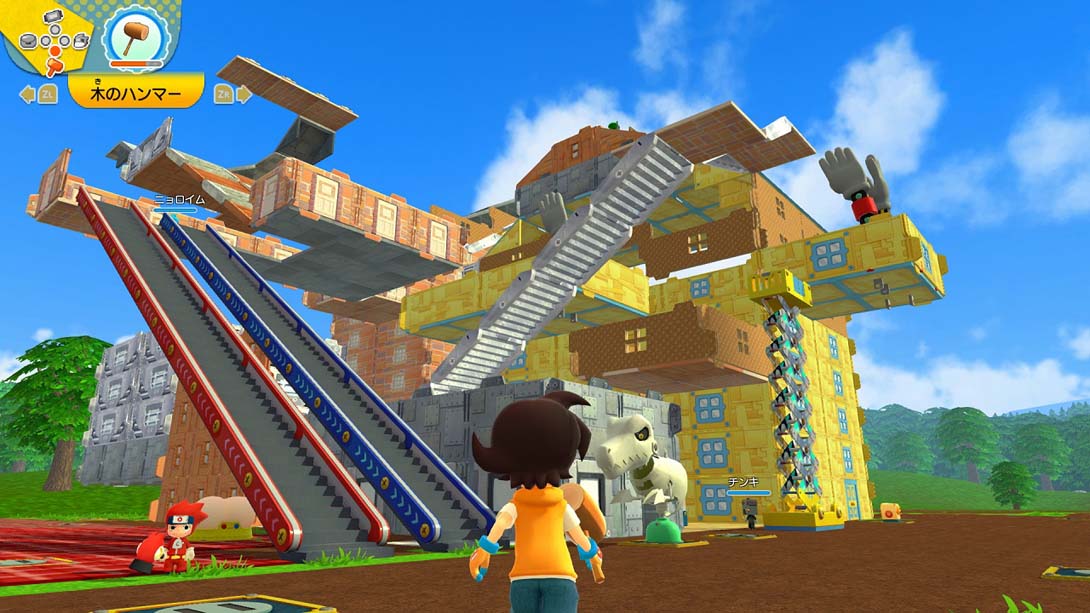Click the 木のハンマー tool name banner

click(x=136, y=94)
